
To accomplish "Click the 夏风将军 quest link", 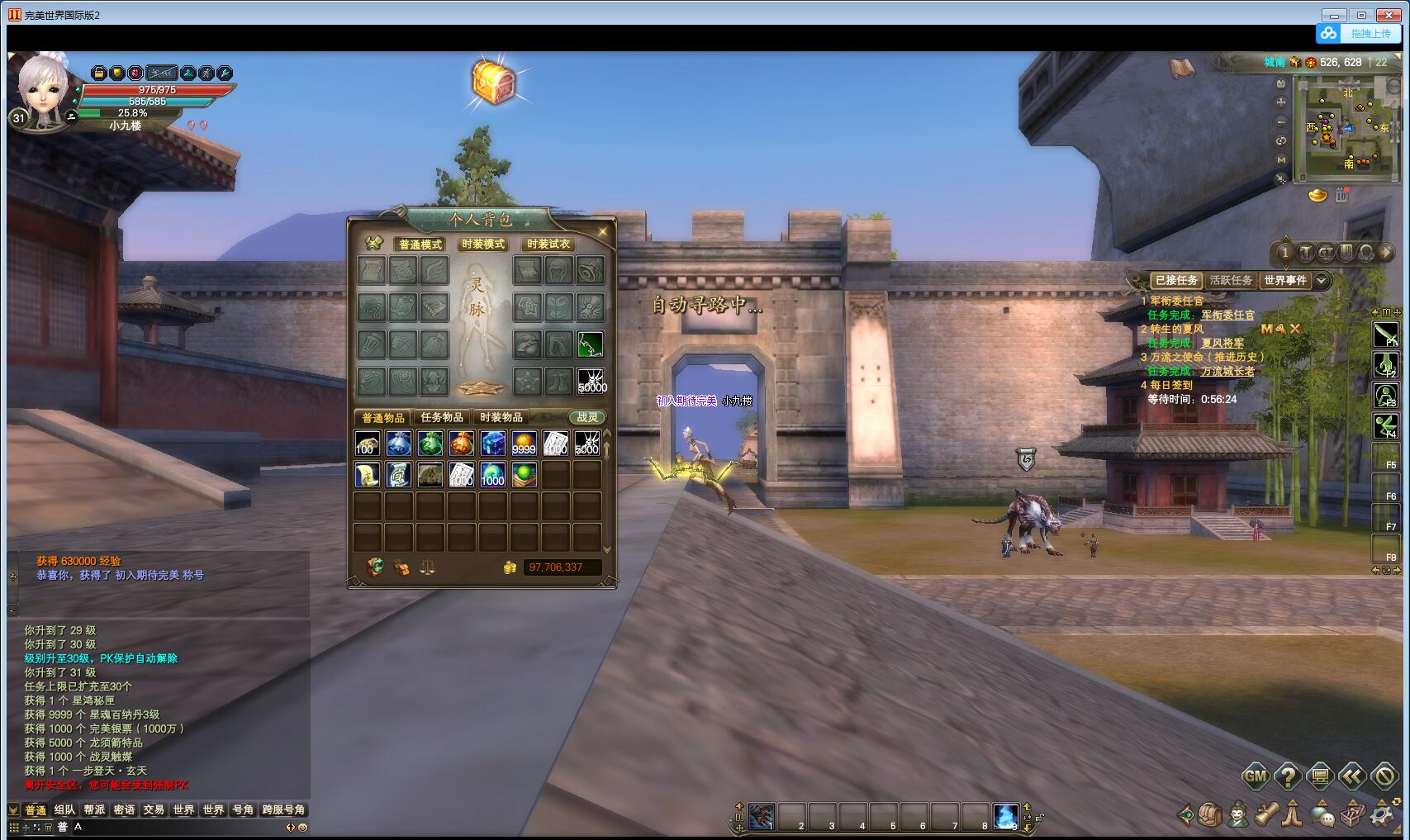I will pyautogui.click(x=1222, y=343).
